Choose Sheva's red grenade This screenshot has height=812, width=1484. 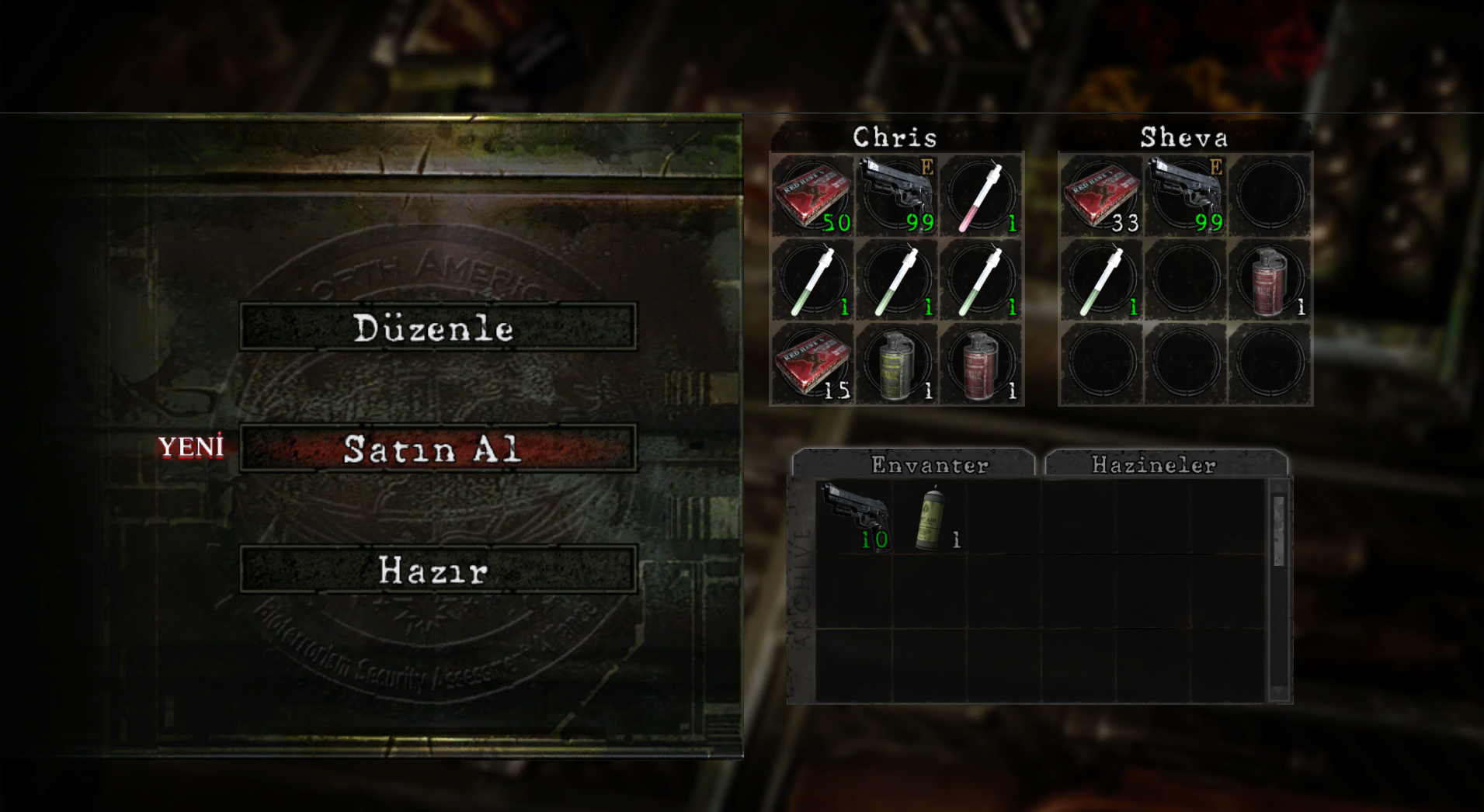click(x=1270, y=279)
